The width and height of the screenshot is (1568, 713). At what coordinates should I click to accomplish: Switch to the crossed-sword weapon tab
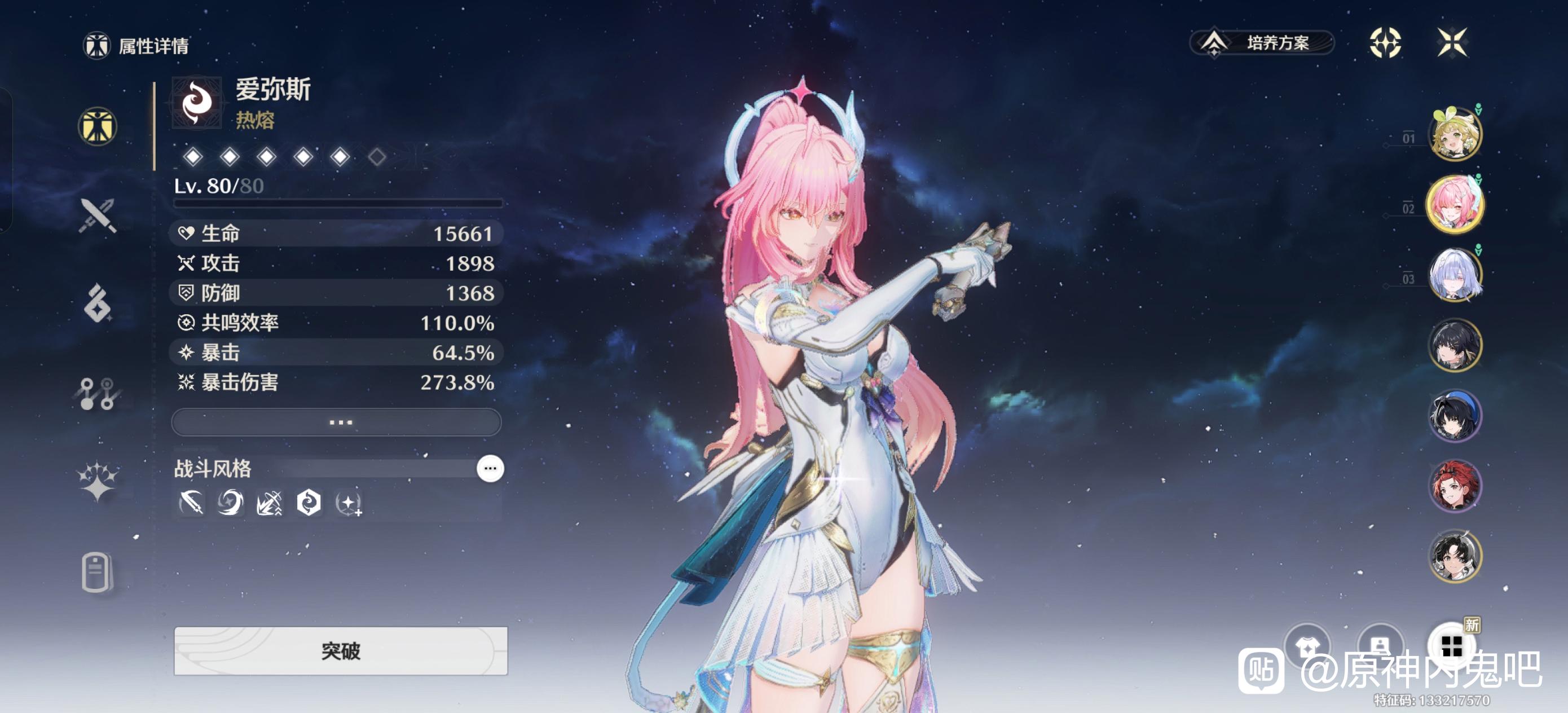click(98, 215)
